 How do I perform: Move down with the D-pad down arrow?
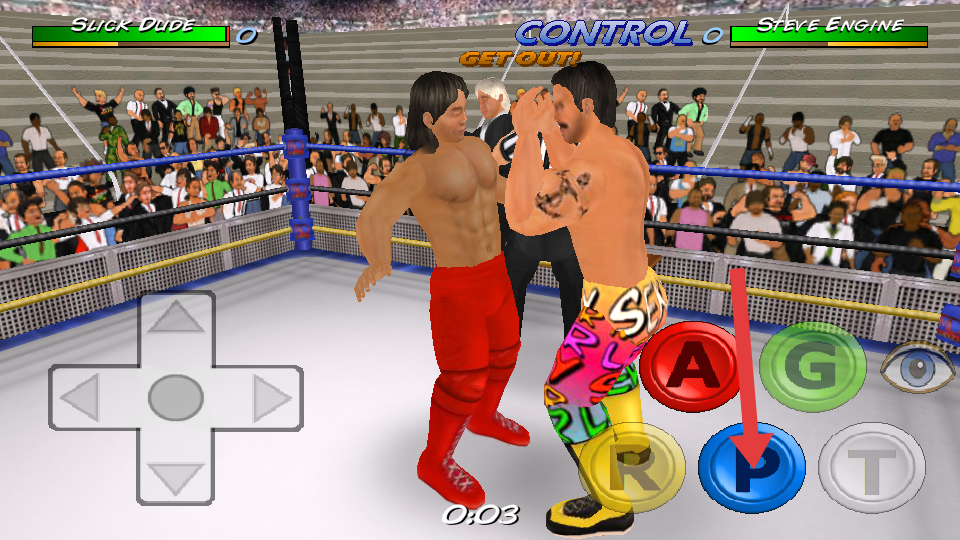176,478
